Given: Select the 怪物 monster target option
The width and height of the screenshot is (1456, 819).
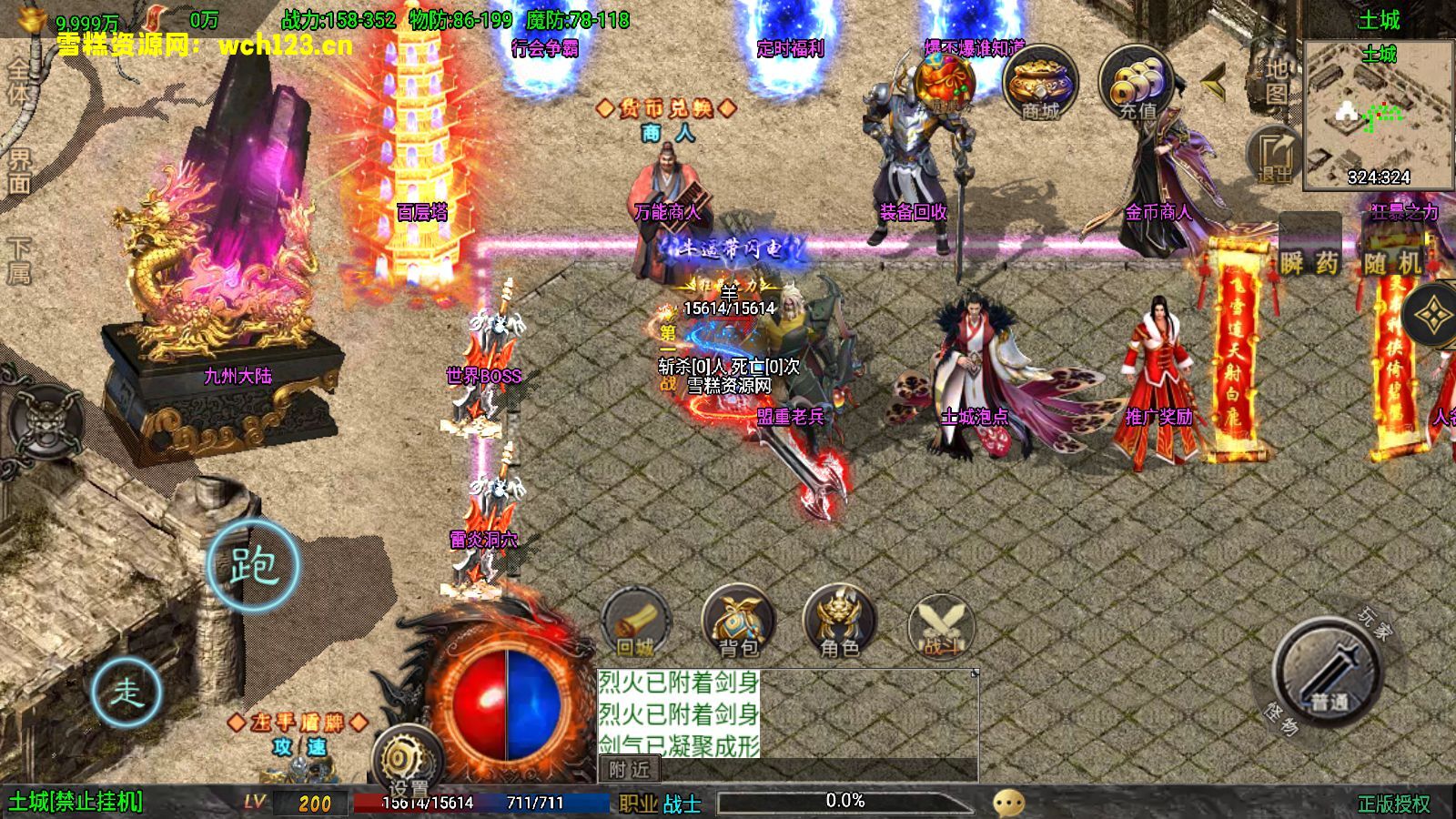Looking at the screenshot, I should point(1280,720).
